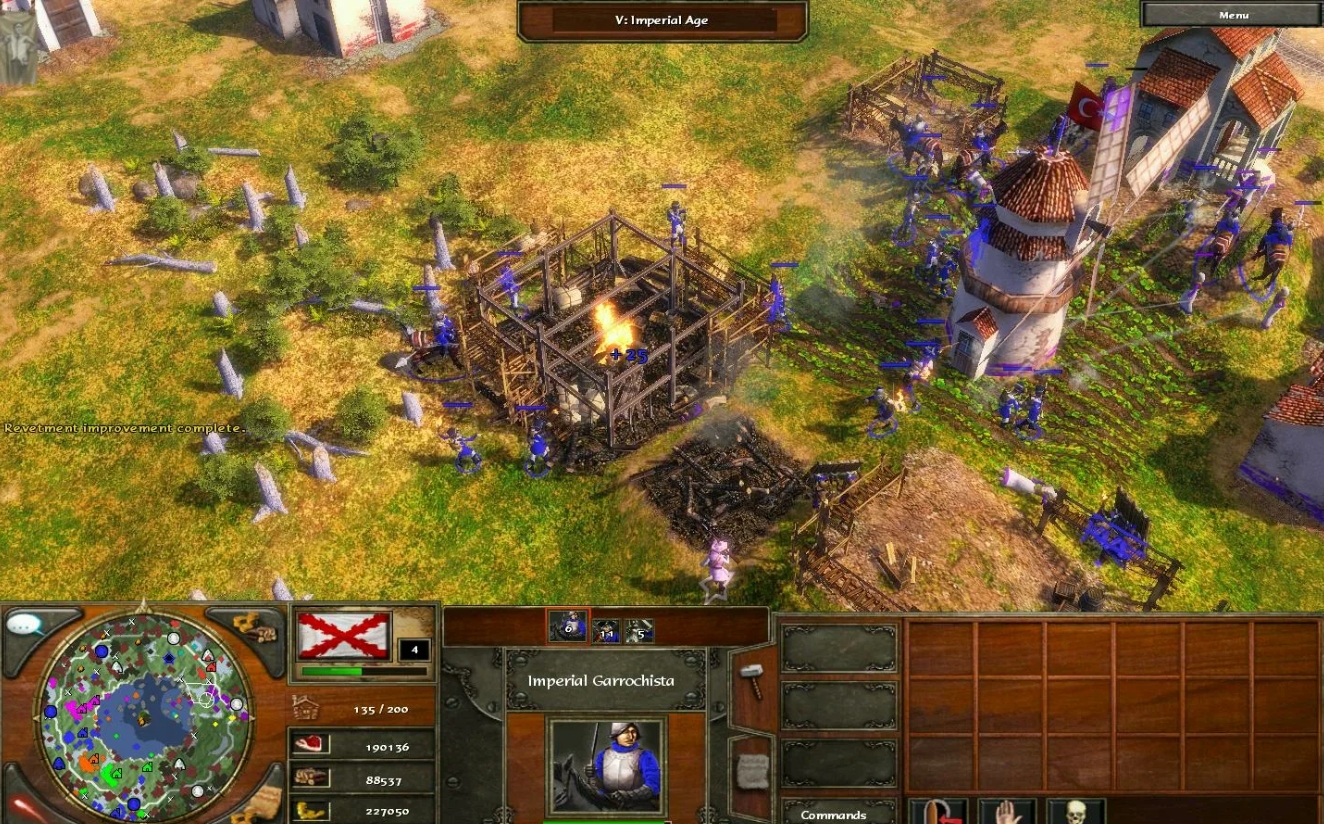Image resolution: width=1324 pixels, height=824 pixels.
Task: Click the meat (food) resource icon
Action: click(311, 745)
